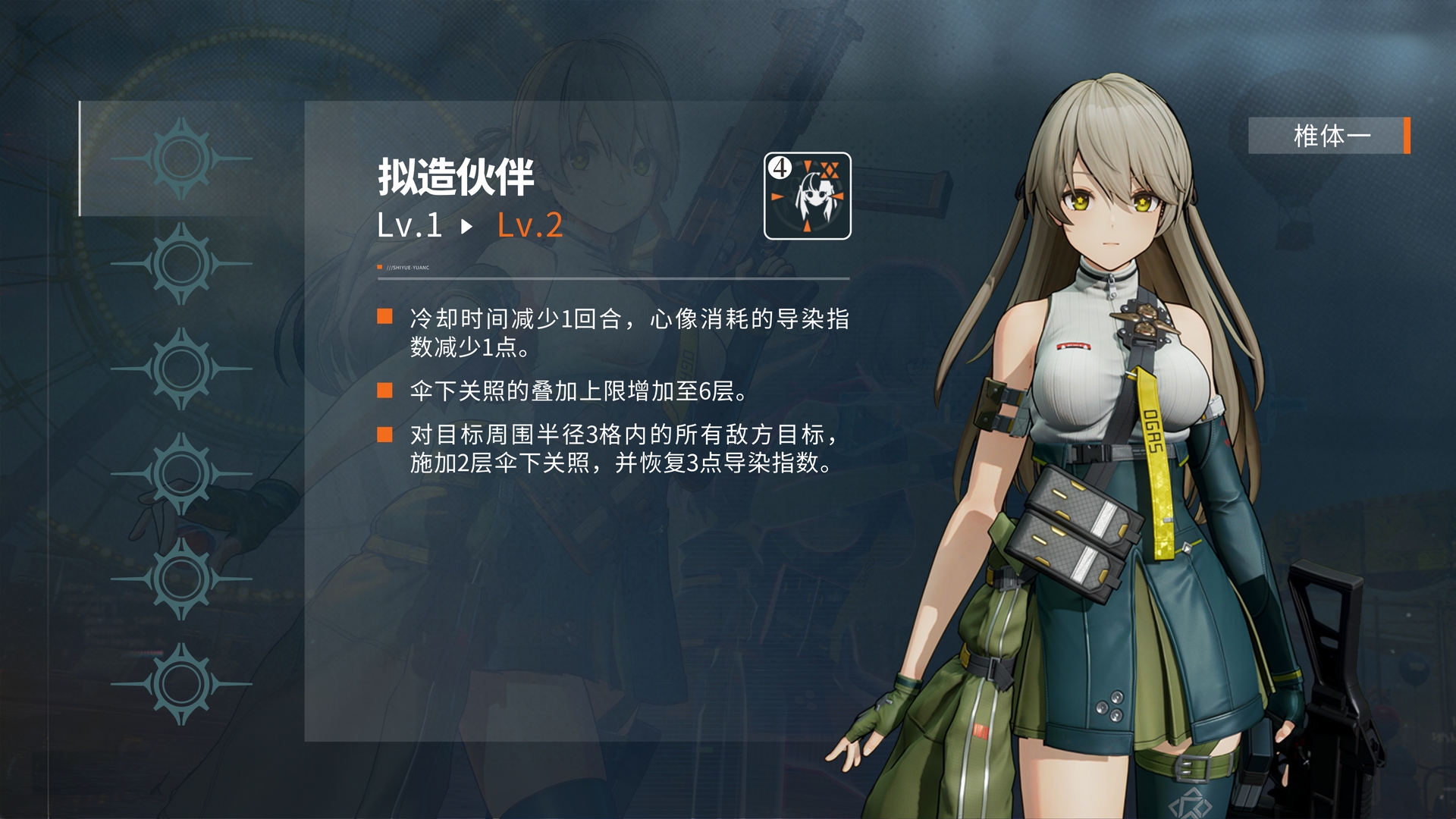Screen dimensions: 1456x819
Task: Click the vertical highlight bar beside the top node
Action: click(x=80, y=155)
